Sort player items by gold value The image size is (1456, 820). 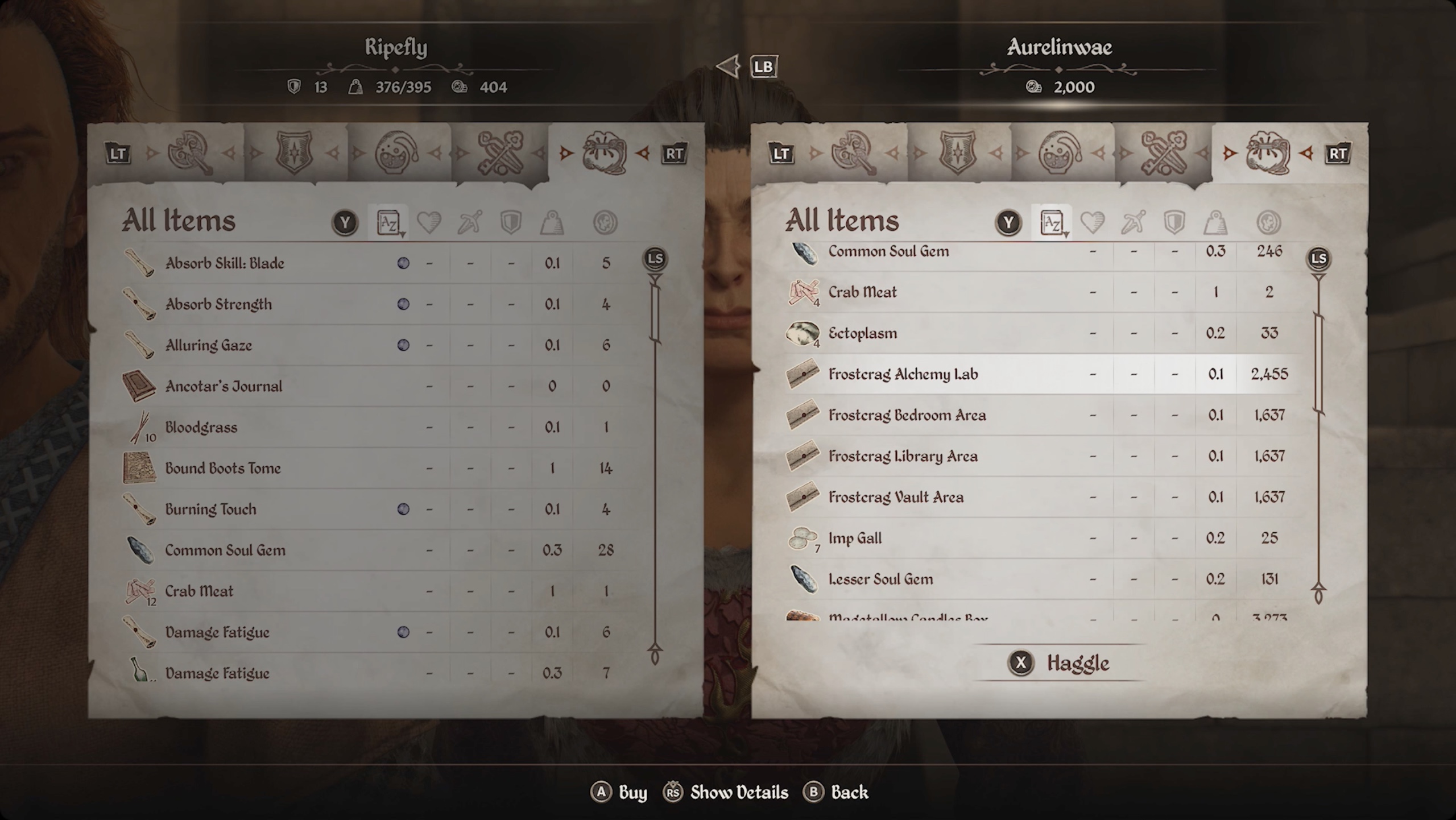[x=605, y=222]
